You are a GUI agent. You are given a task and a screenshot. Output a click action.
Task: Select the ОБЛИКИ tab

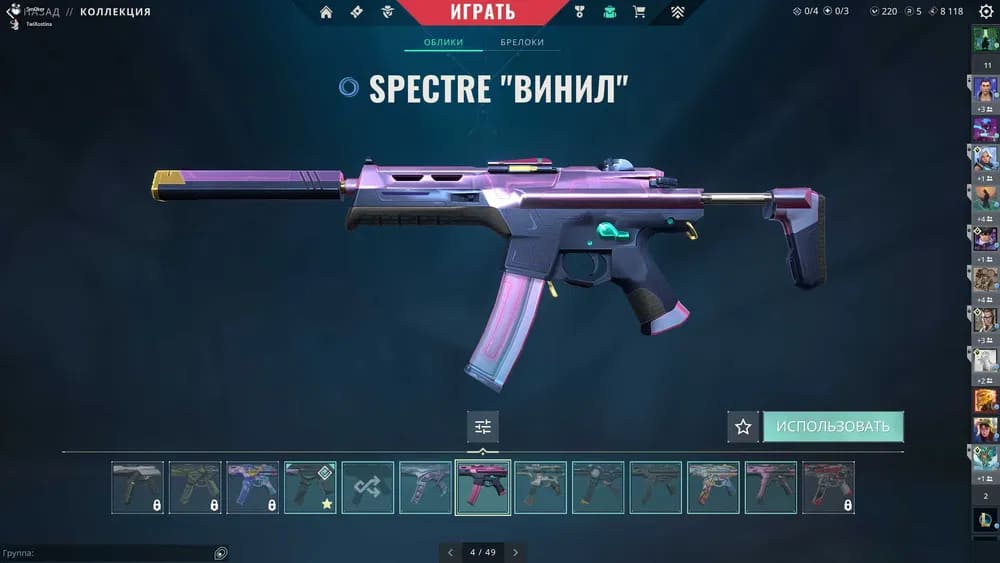coord(443,43)
